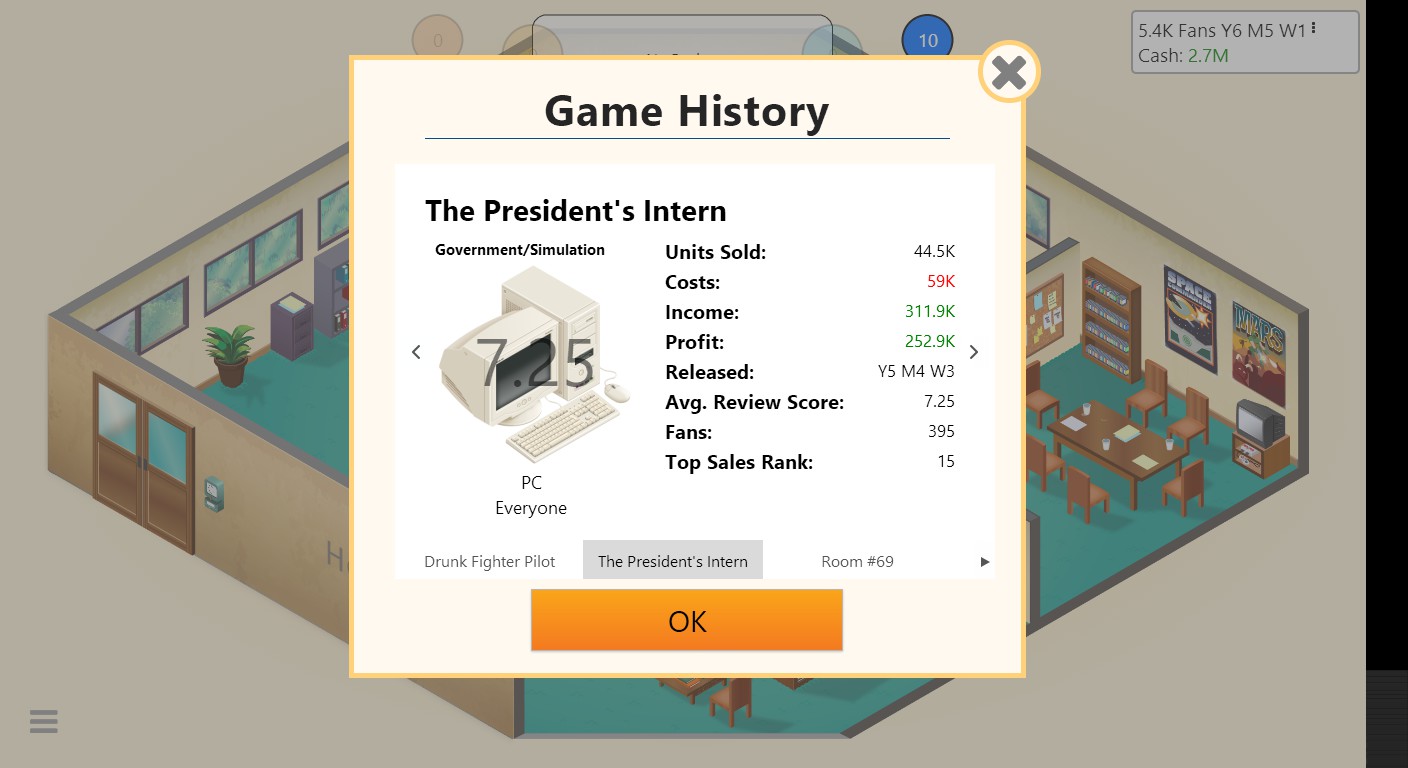Confirm with the OK button
The height and width of the screenshot is (768, 1408).
point(686,620)
